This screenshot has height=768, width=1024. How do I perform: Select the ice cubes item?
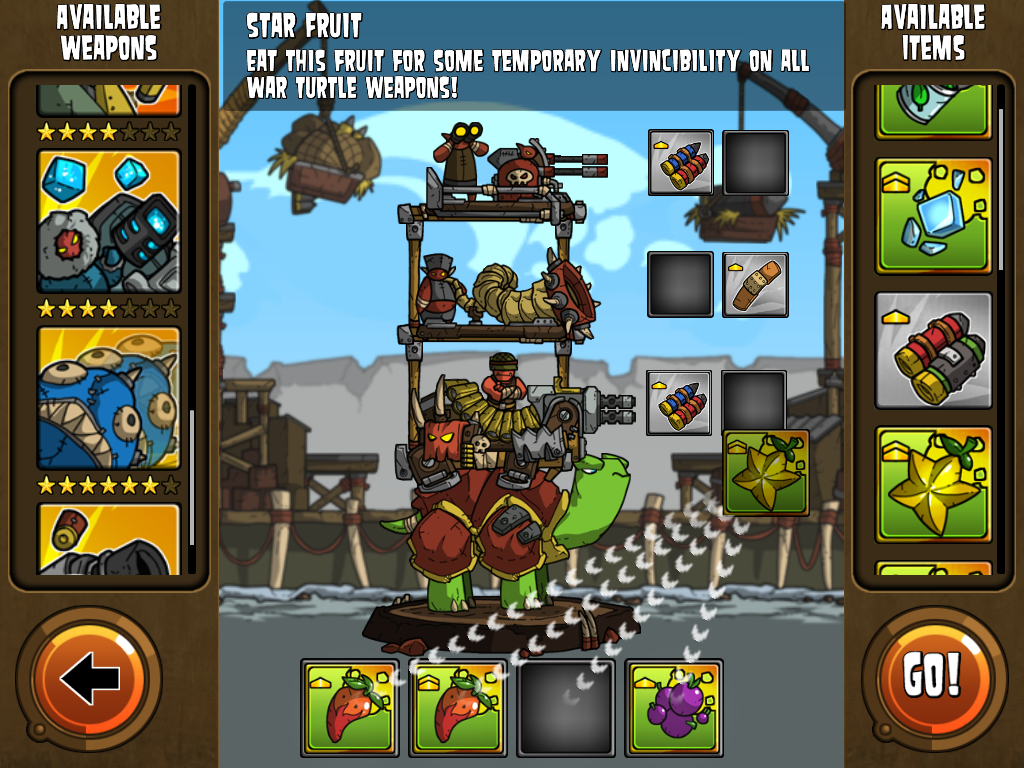click(x=933, y=216)
